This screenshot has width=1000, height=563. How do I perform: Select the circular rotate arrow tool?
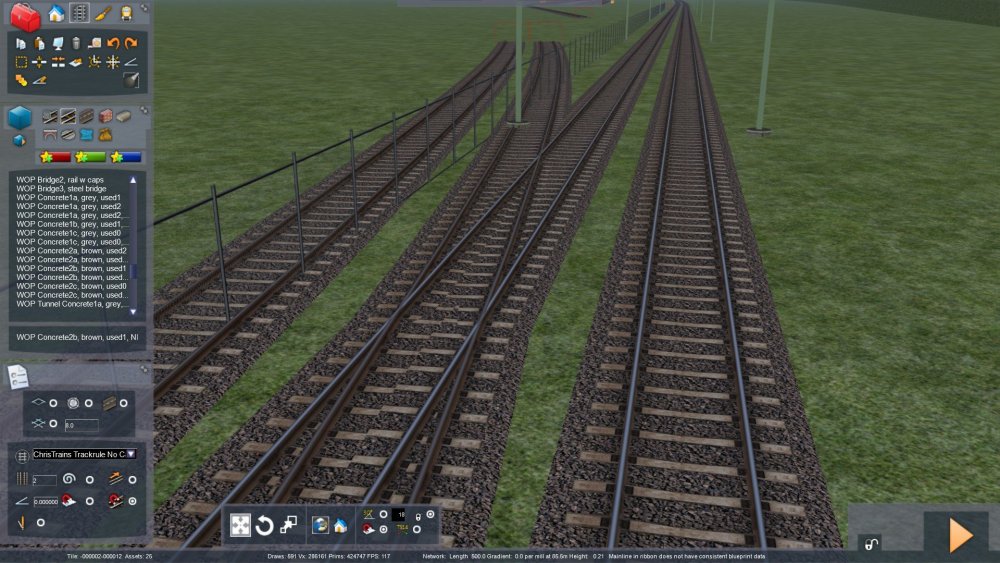264,525
